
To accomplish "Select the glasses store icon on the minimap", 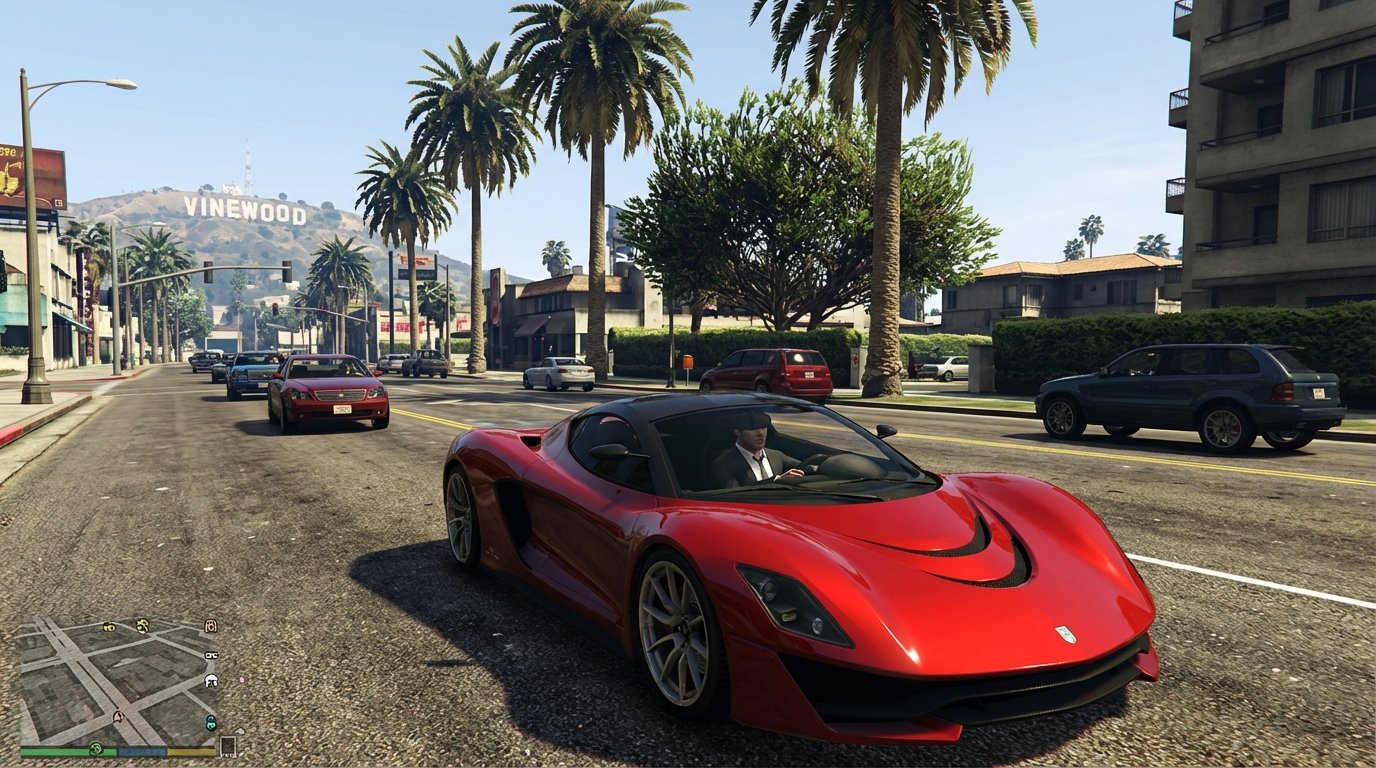I will pyautogui.click(x=211, y=655).
